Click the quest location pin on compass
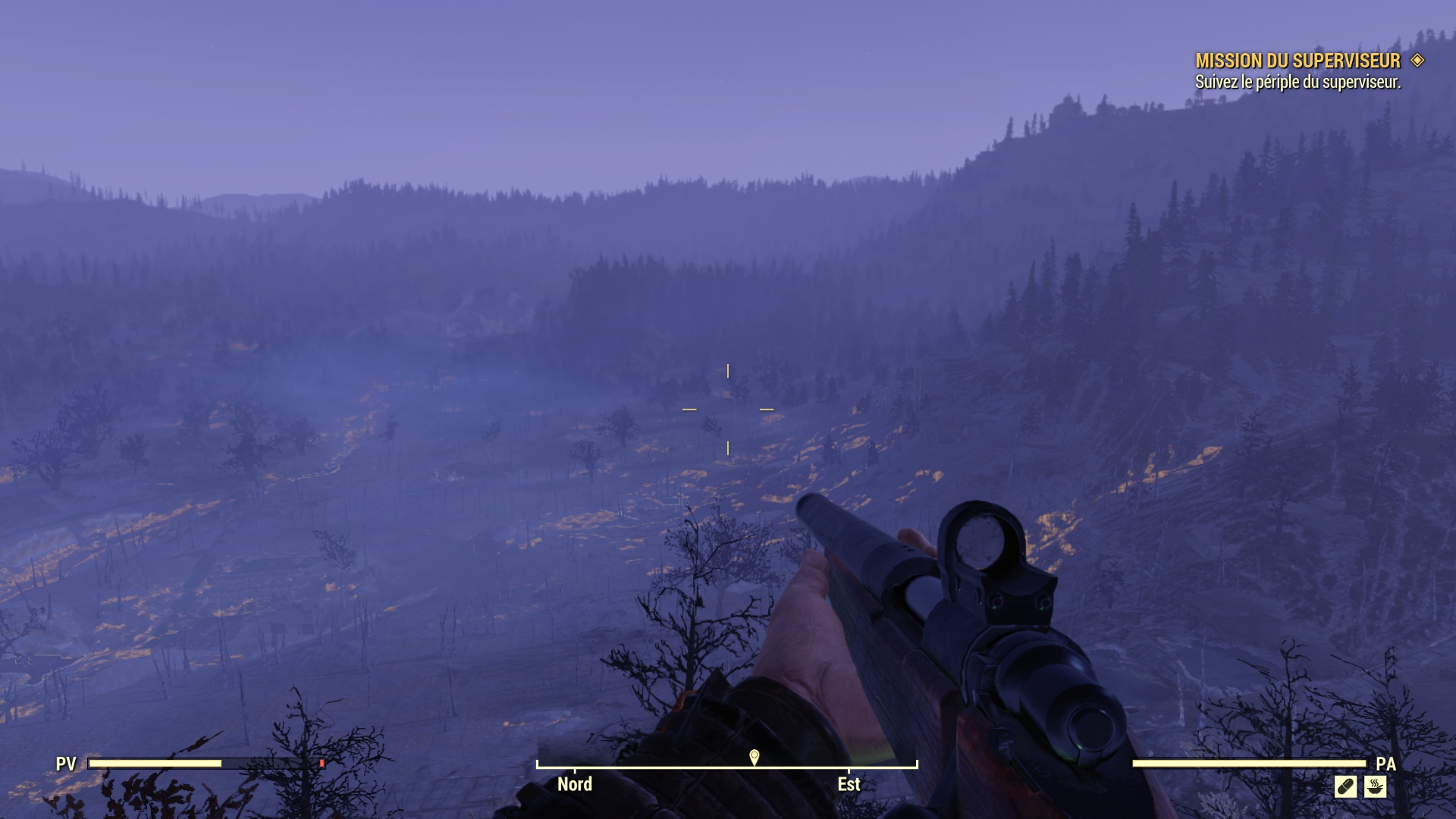1456x819 pixels. [x=754, y=757]
